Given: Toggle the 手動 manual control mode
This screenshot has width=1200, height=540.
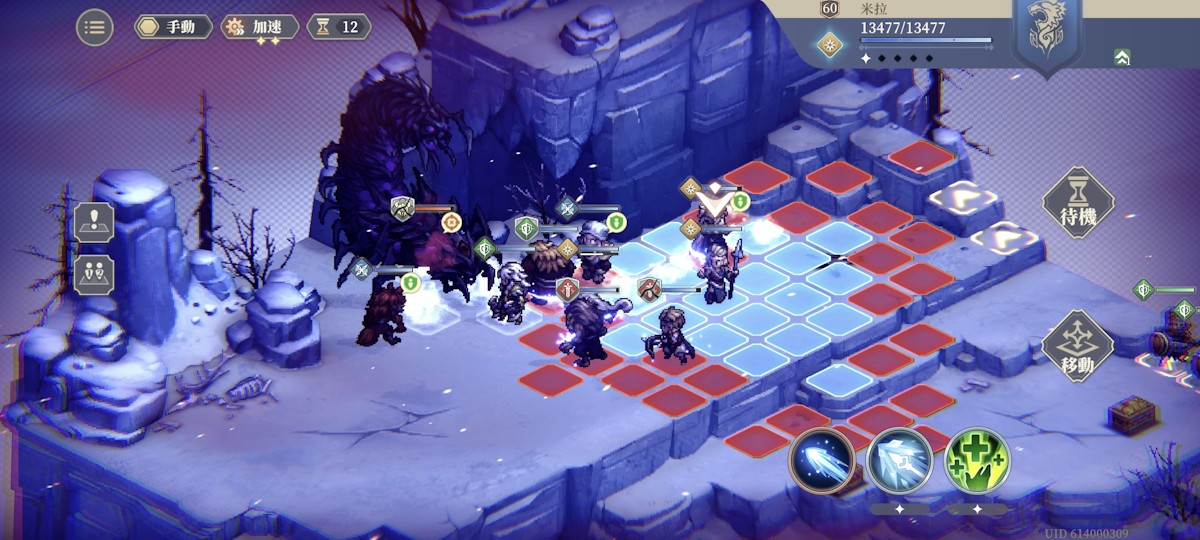Looking at the screenshot, I should (173, 27).
